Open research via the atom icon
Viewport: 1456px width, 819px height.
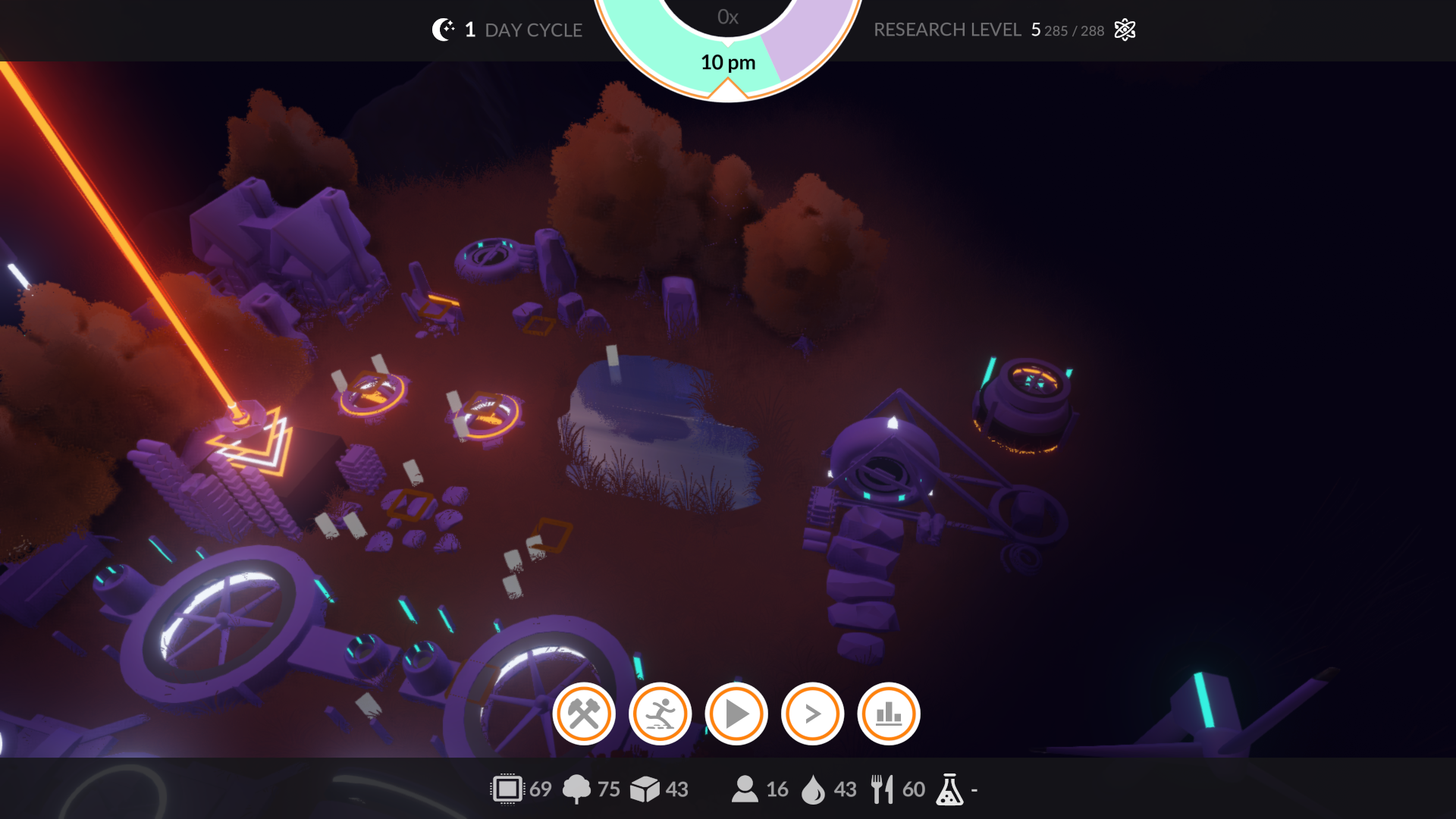(x=1125, y=30)
